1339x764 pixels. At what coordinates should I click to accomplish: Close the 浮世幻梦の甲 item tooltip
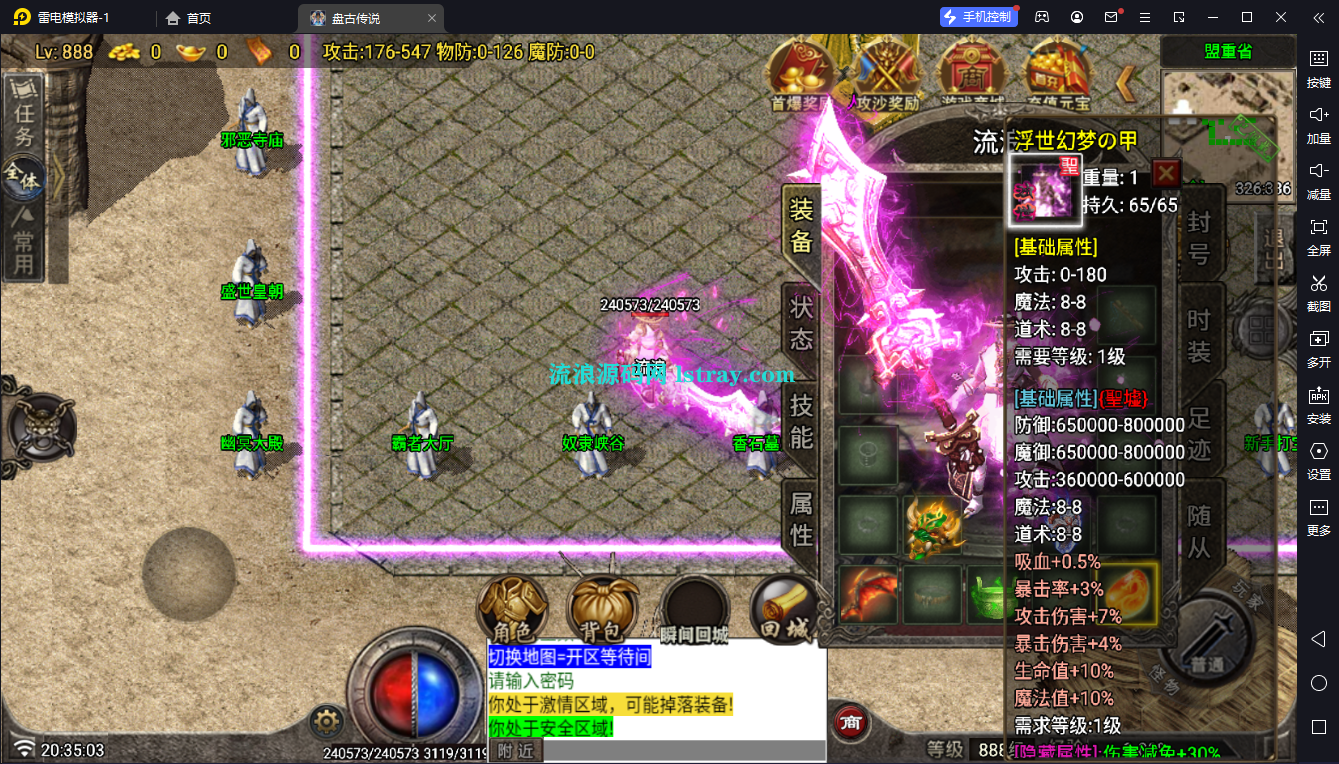tap(1166, 174)
